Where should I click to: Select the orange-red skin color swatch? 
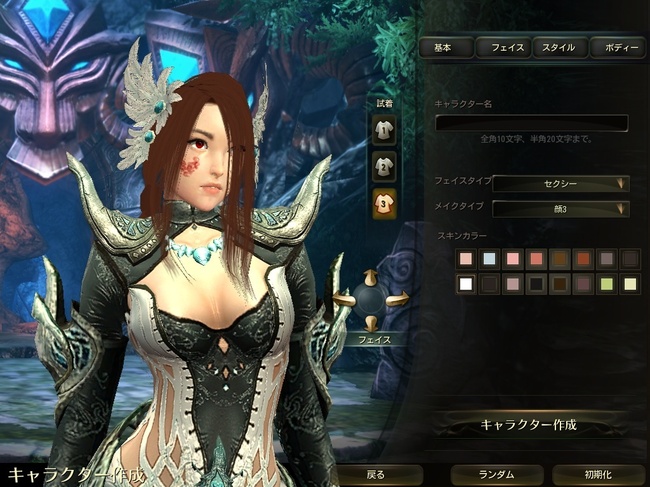pyautogui.click(x=583, y=259)
